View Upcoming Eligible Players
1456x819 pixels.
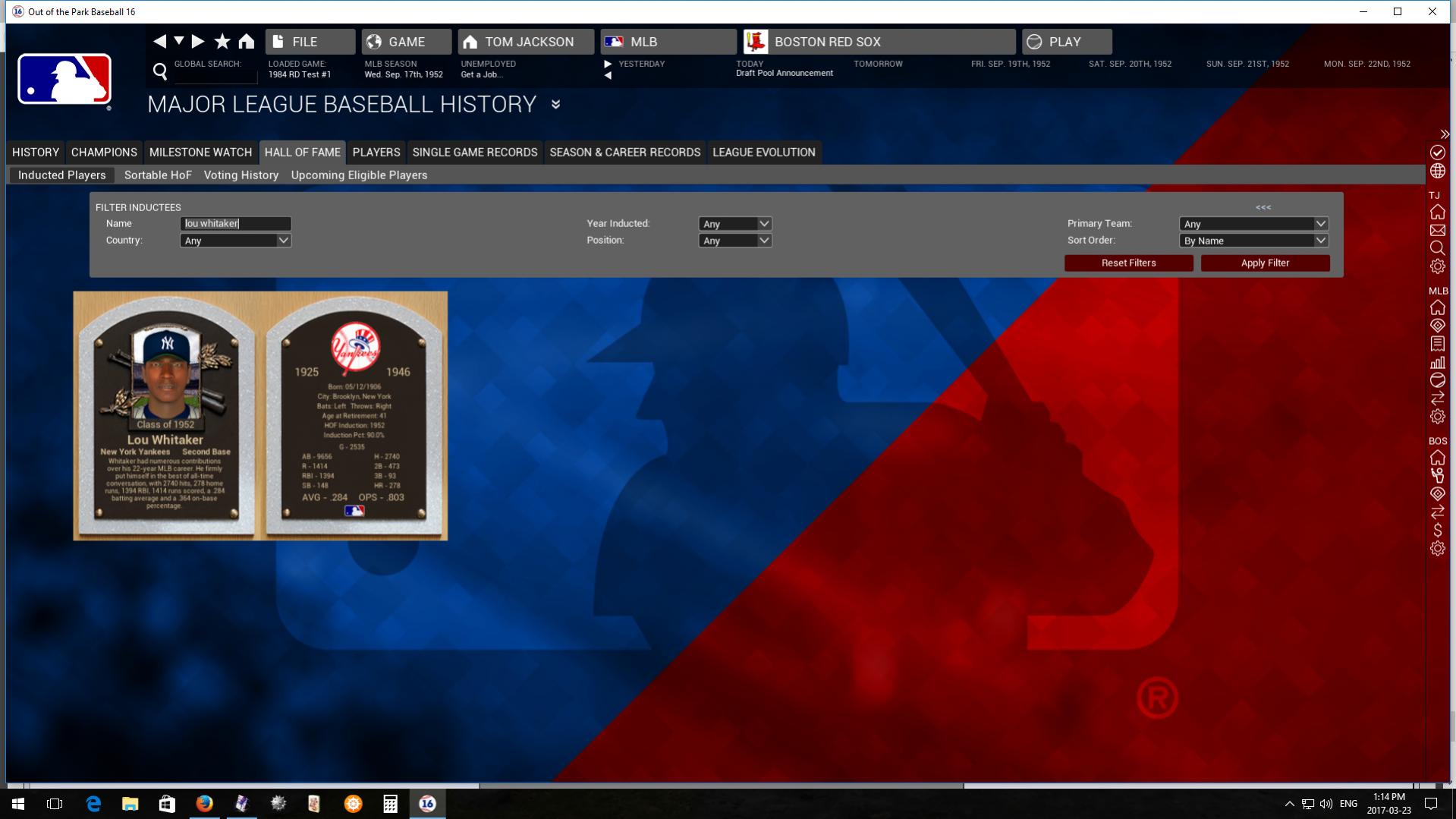coord(359,175)
